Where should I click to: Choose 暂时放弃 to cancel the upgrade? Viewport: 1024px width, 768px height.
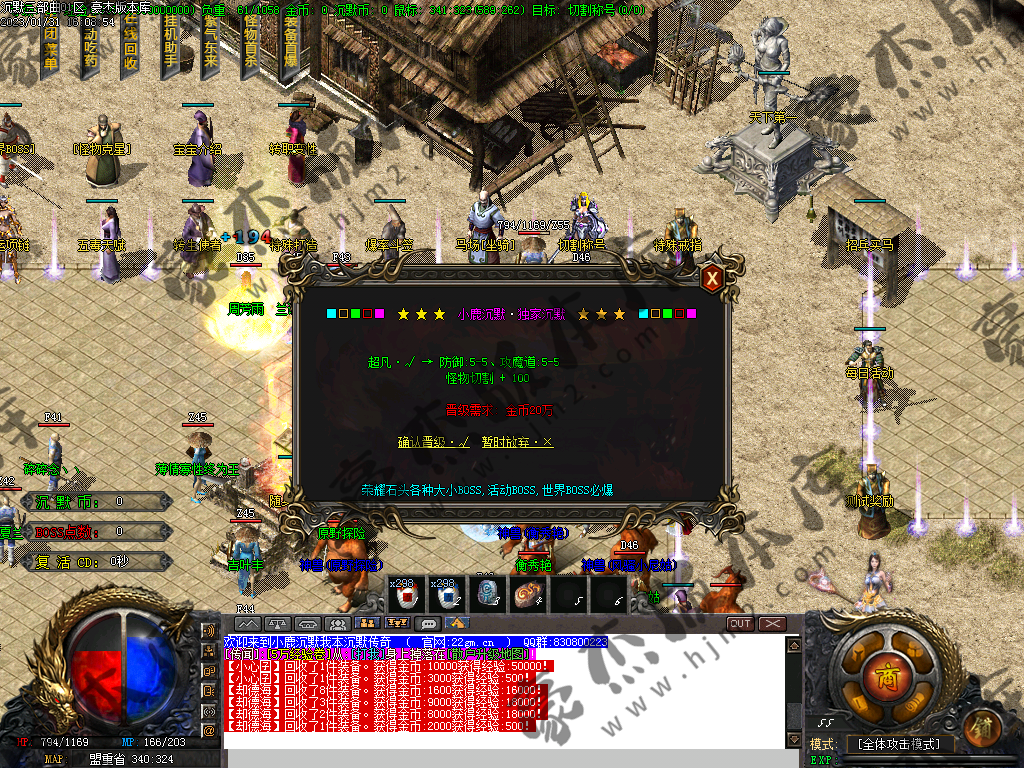tap(517, 442)
